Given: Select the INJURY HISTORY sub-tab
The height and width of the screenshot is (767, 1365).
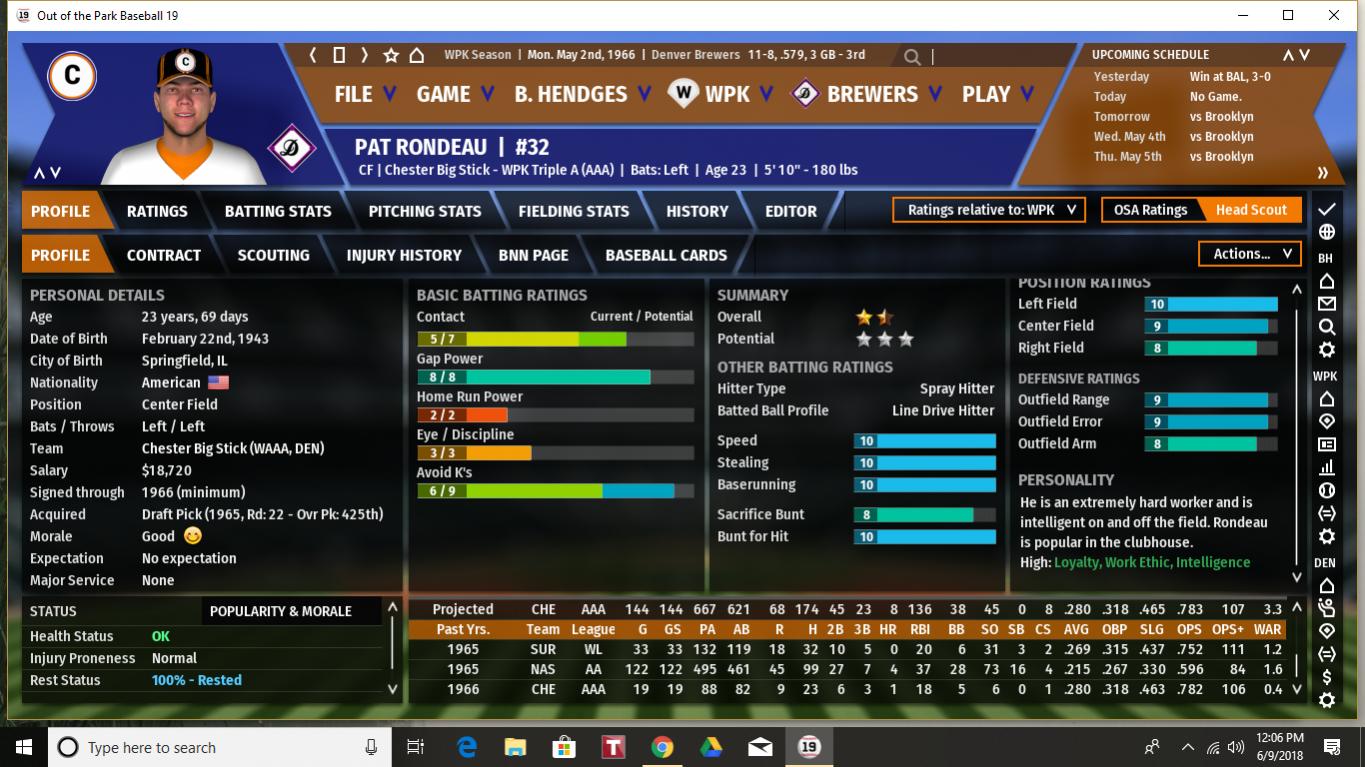Looking at the screenshot, I should (x=404, y=255).
